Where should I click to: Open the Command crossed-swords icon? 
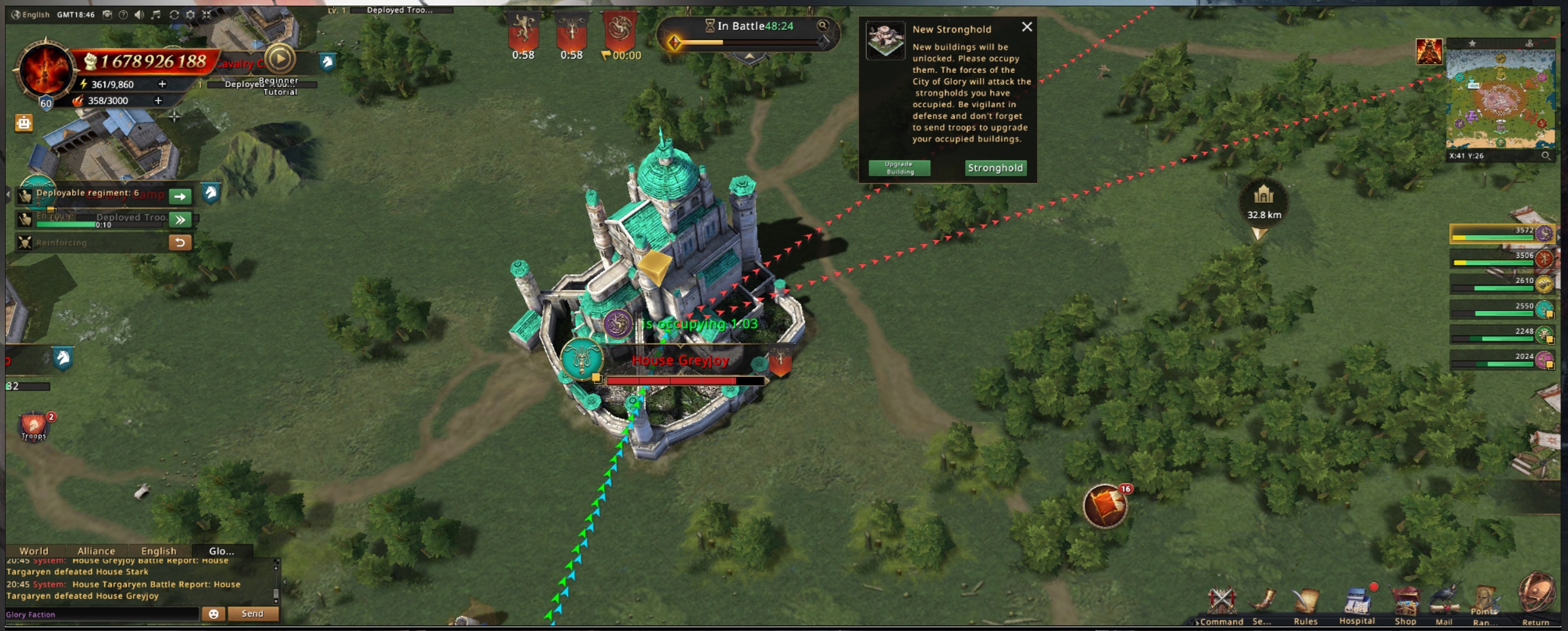(x=1221, y=604)
